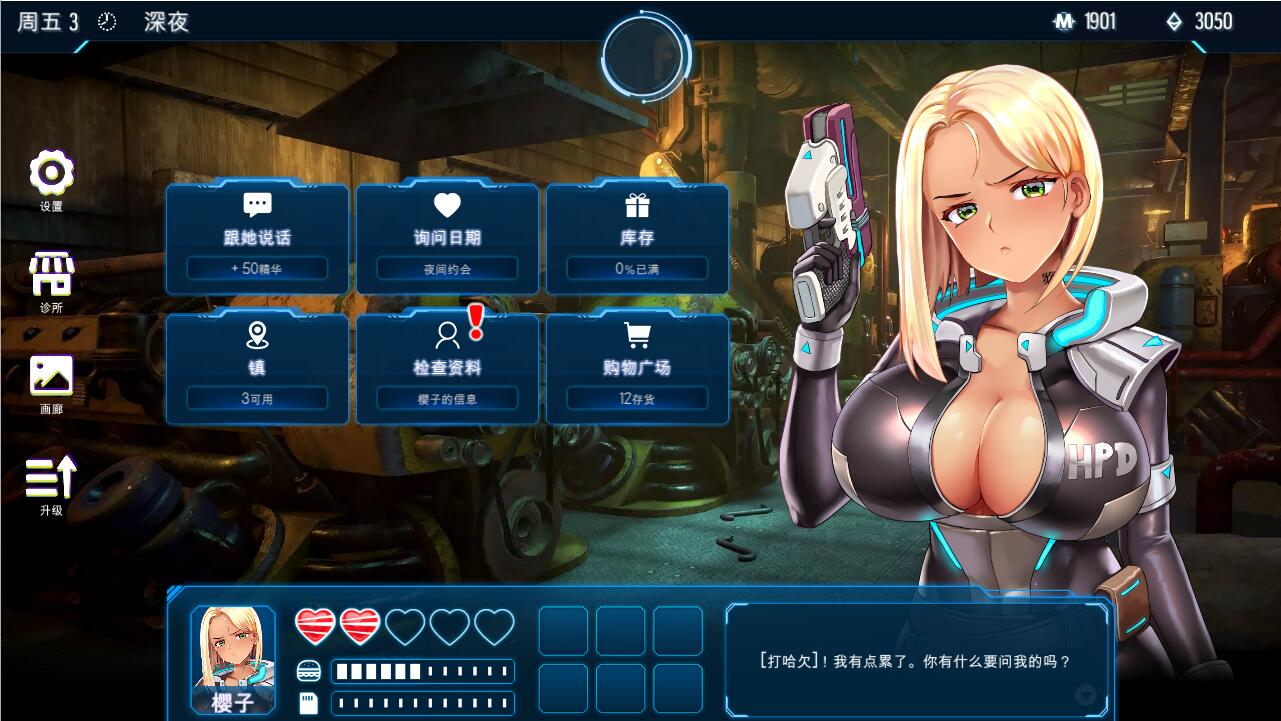1281x721 pixels.
Task: Click the location pin icon on the 镇 card
Action: pyautogui.click(x=256, y=334)
